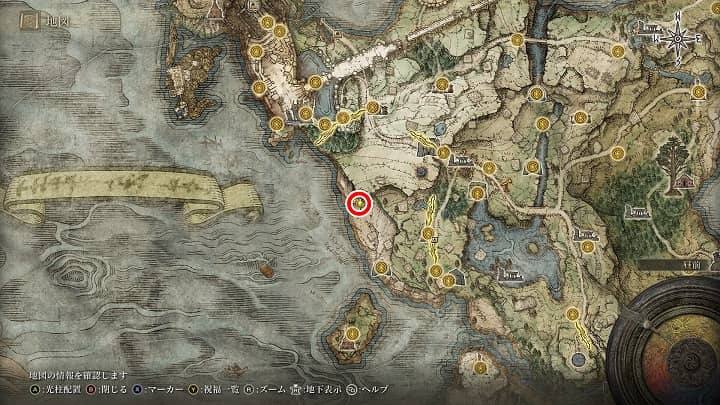Viewport: 720px width, 405px height.
Task: Pick the grace marker on the western island
Action: pyautogui.click(x=352, y=333)
